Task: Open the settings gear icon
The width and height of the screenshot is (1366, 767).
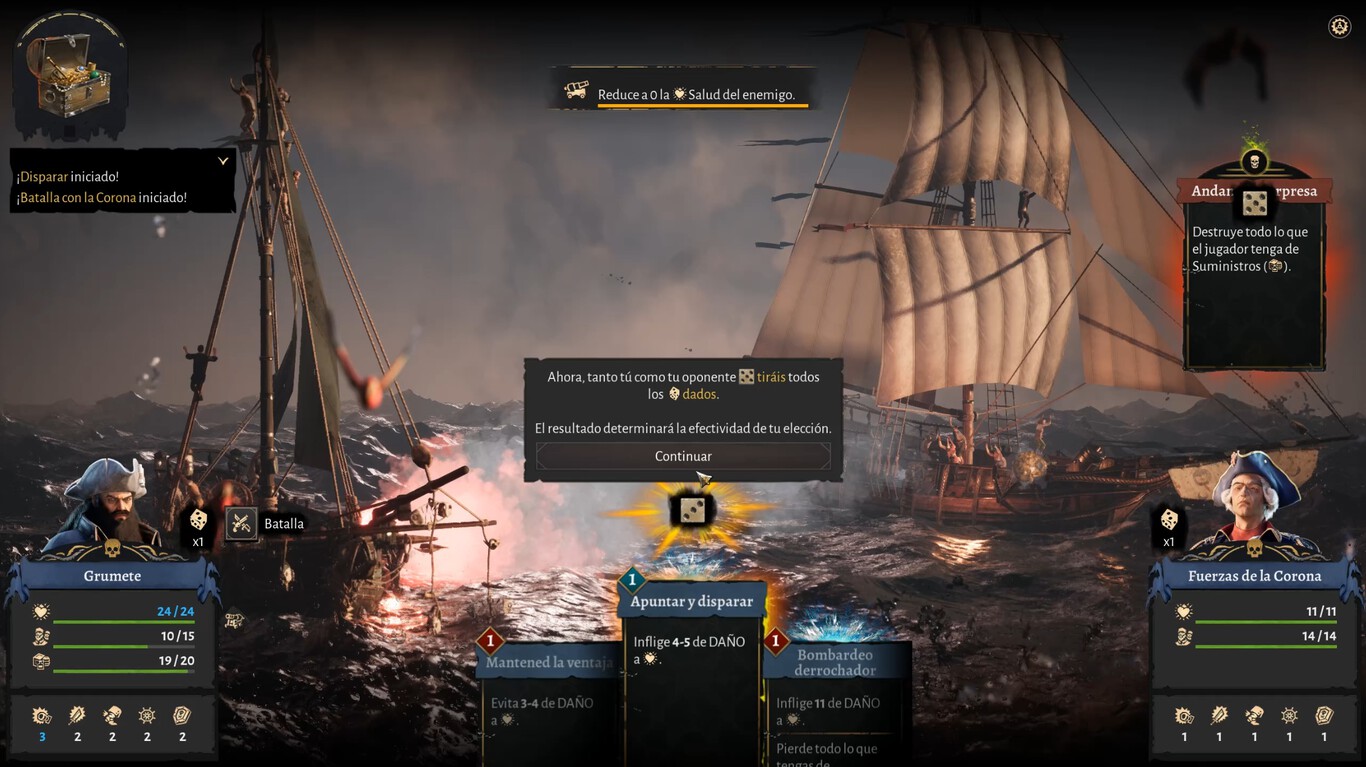Action: pos(1339,27)
